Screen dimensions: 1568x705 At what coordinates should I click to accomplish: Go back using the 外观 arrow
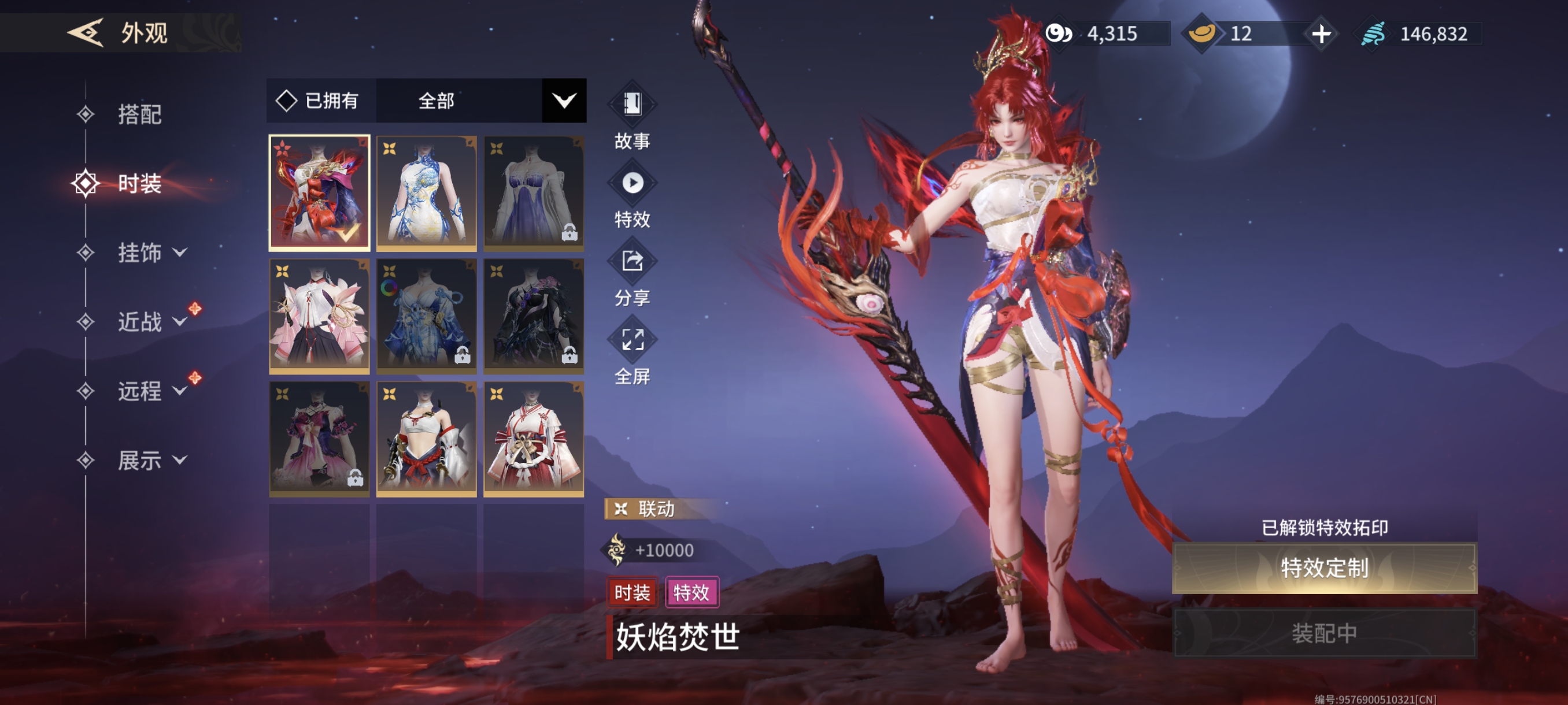[x=85, y=32]
